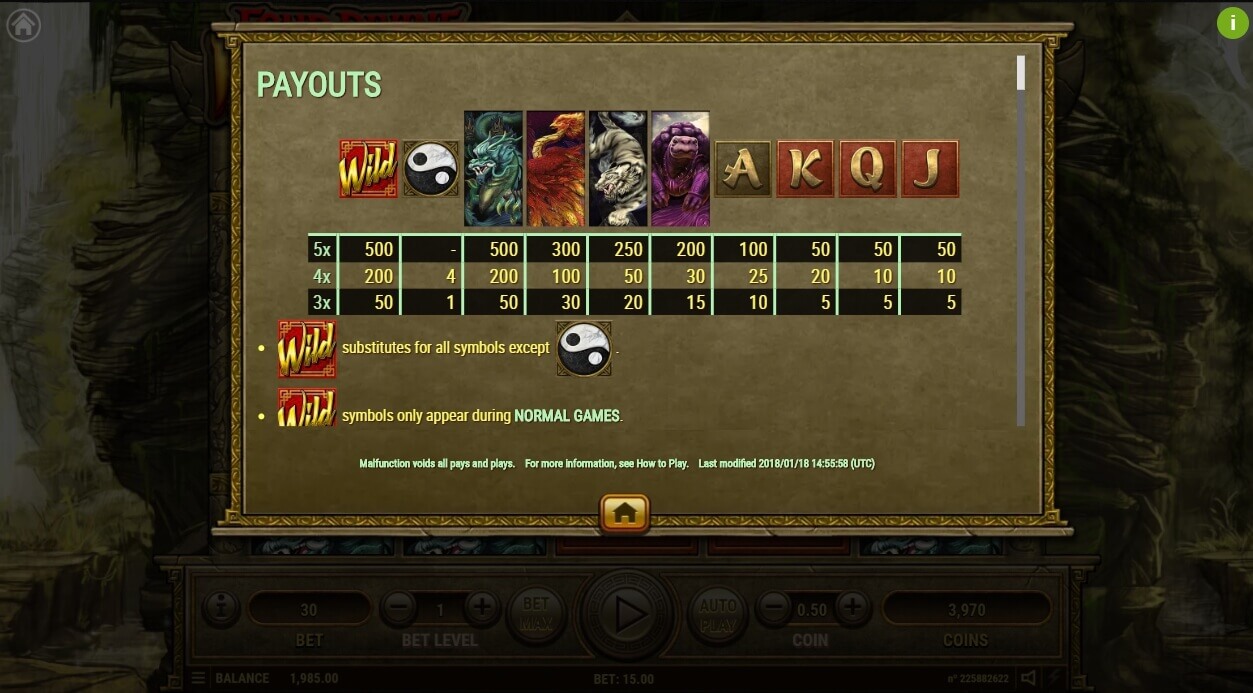
Task: Decrease the bet level
Action: point(398,607)
